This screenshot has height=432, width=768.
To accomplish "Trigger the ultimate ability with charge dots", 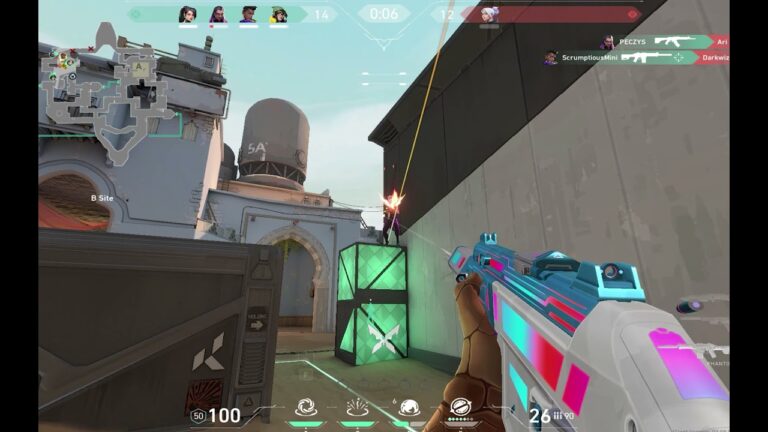I will click(x=460, y=407).
